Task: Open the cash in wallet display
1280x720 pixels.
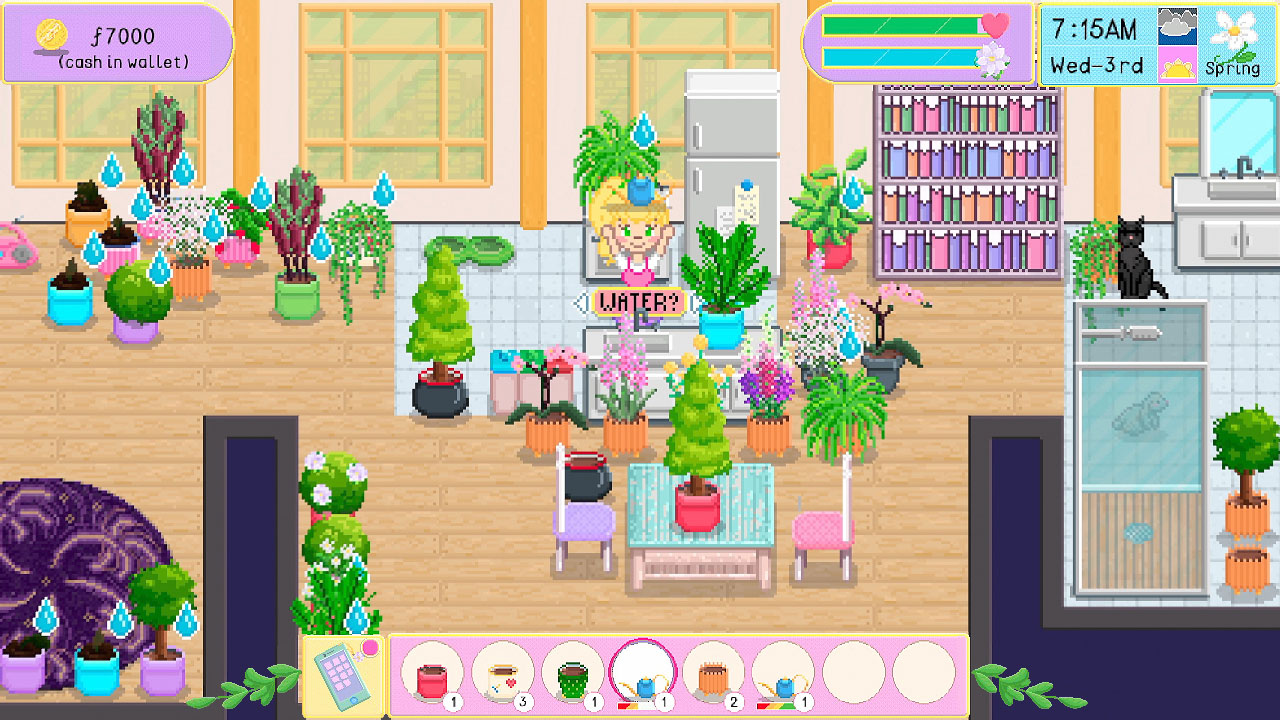Action: coord(115,40)
